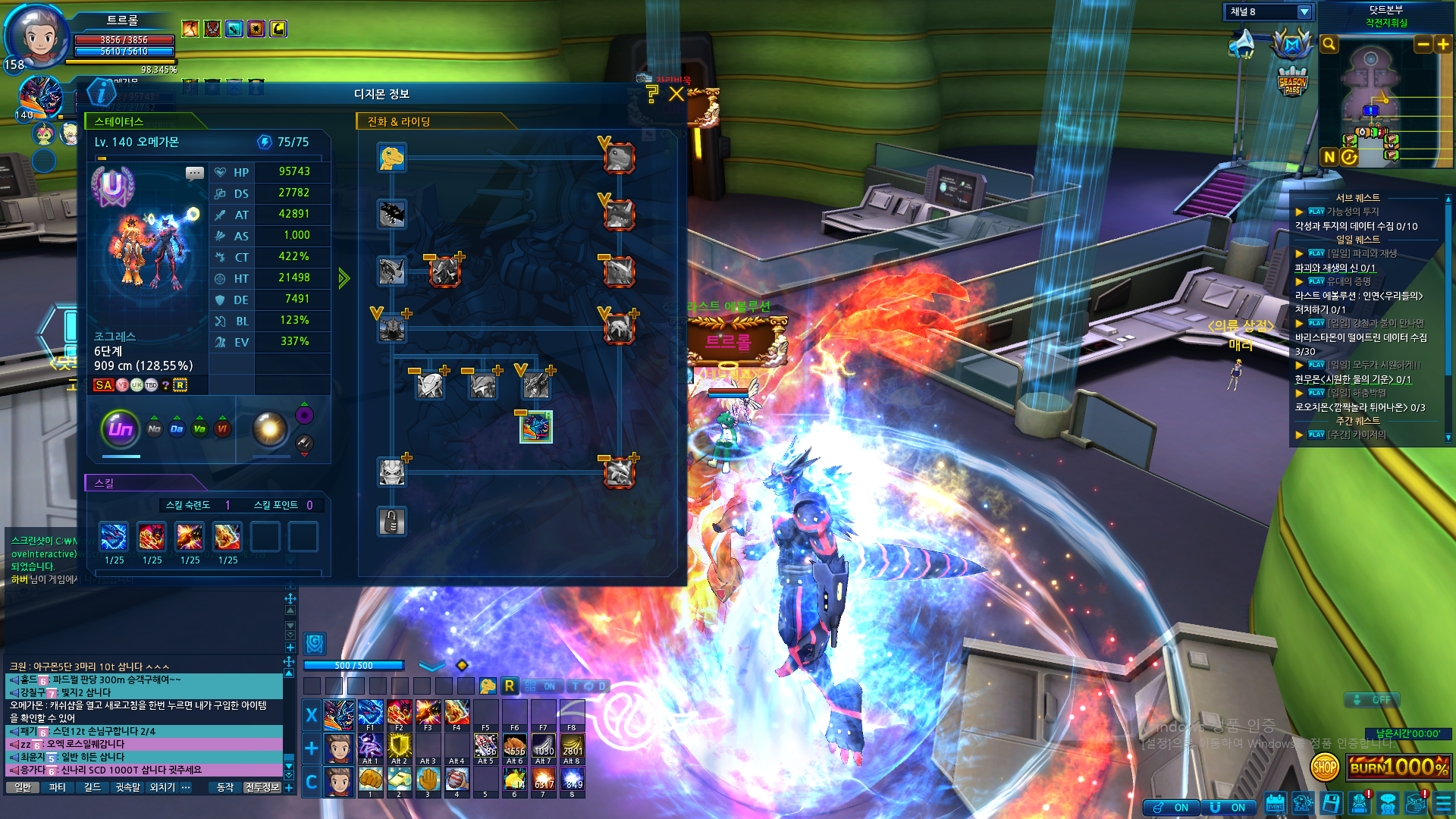The height and width of the screenshot is (819, 1456).
Task: Open the channel 8 dropdown
Action: click(1304, 12)
